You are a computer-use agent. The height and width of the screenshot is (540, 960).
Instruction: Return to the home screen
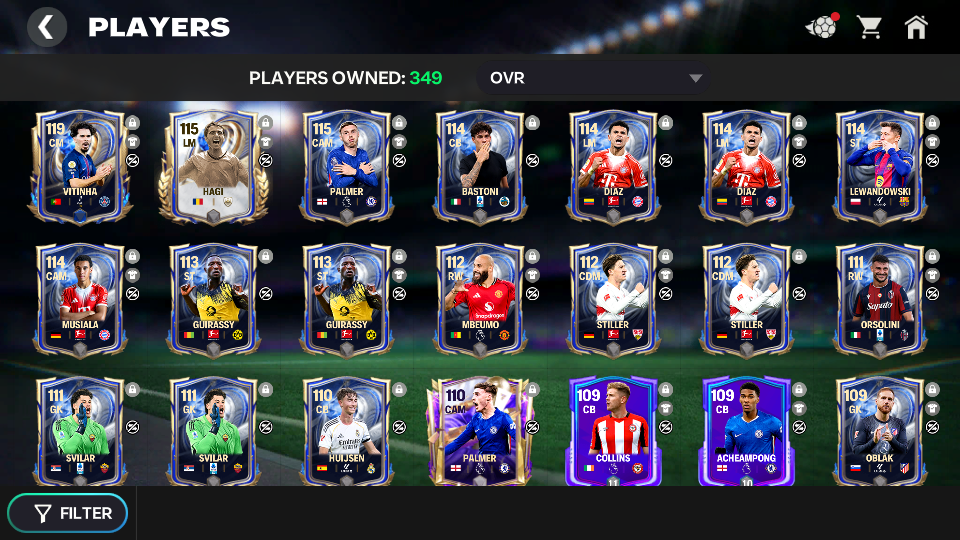point(916,27)
